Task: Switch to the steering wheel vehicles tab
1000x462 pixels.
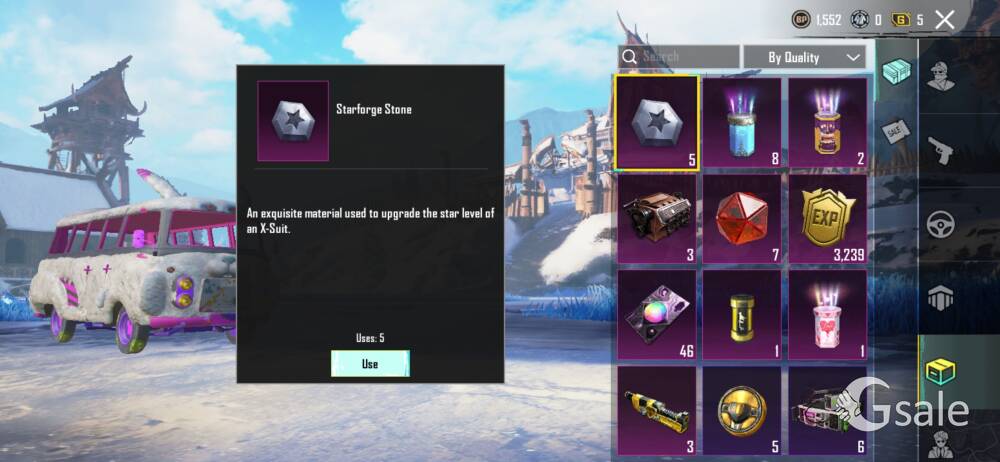Action: pos(941,223)
